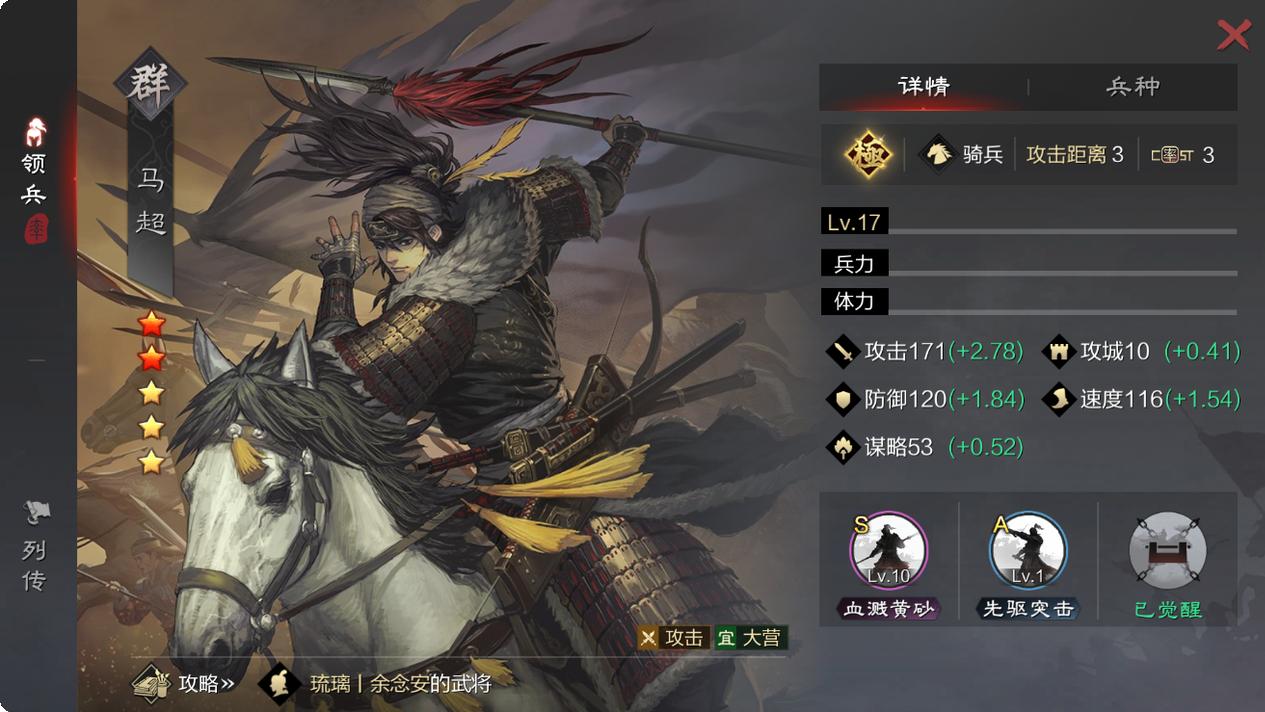Select the 详情 details tab
This screenshot has width=1265, height=712.
(x=923, y=87)
